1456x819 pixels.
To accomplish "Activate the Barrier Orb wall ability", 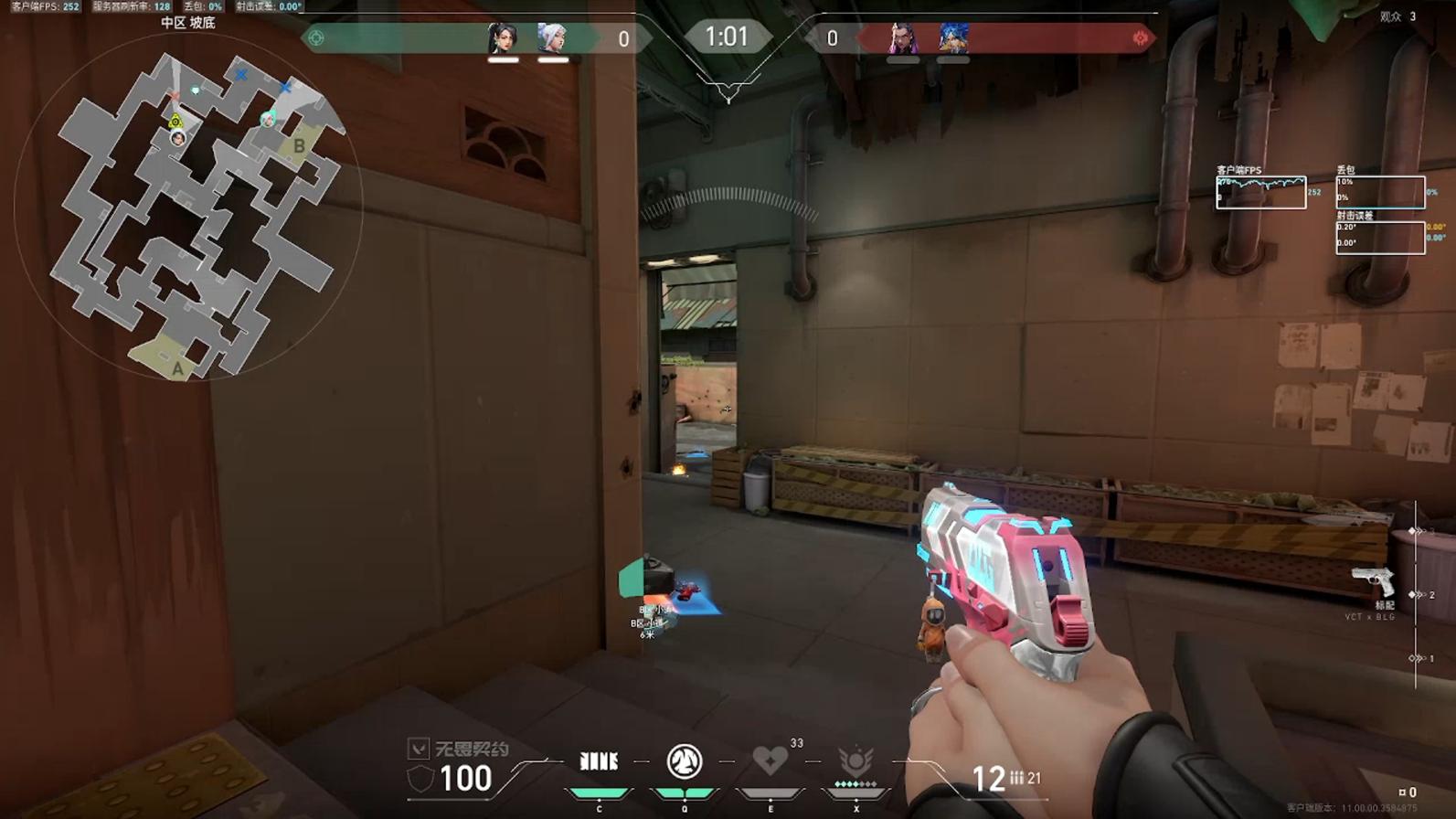I will pos(600,761).
